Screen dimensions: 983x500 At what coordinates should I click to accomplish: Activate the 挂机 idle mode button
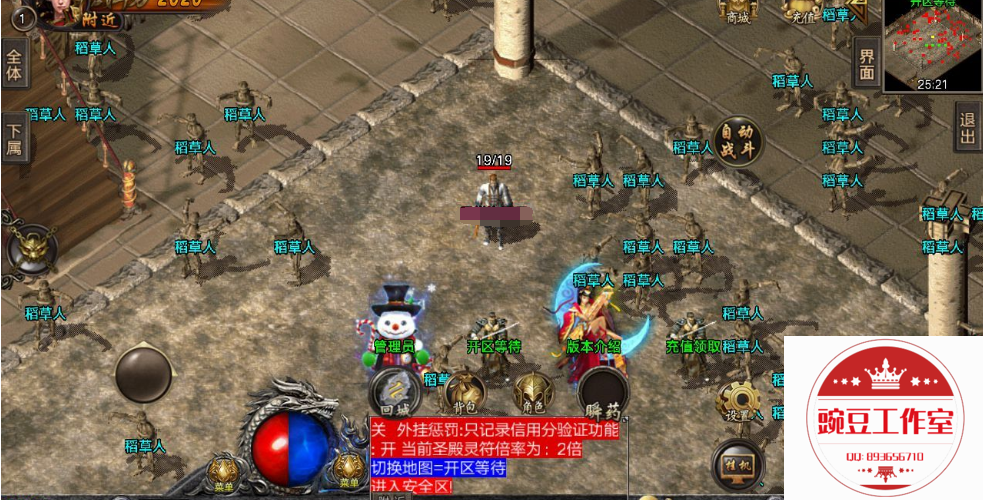pos(737,465)
